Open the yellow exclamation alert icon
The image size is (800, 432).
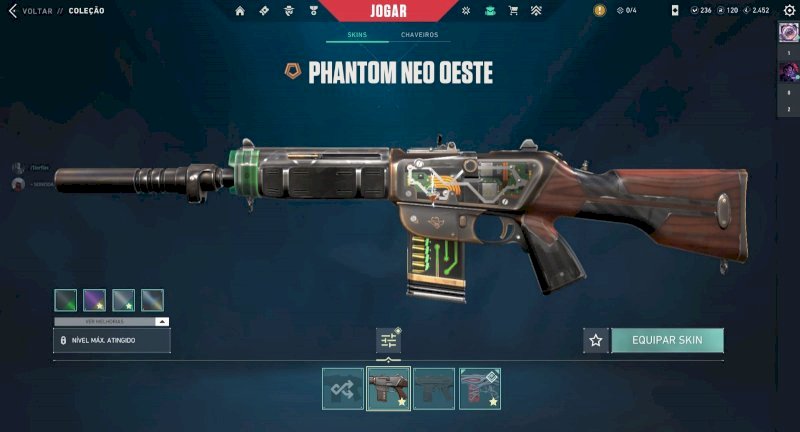(x=599, y=10)
